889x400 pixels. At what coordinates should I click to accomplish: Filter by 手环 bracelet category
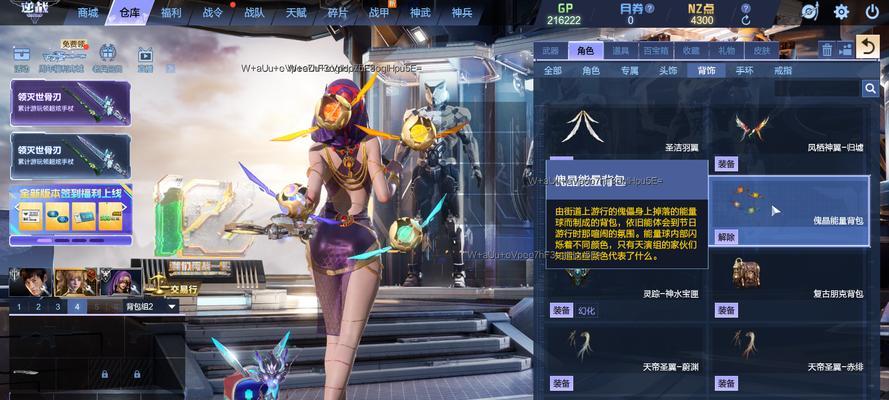point(744,71)
